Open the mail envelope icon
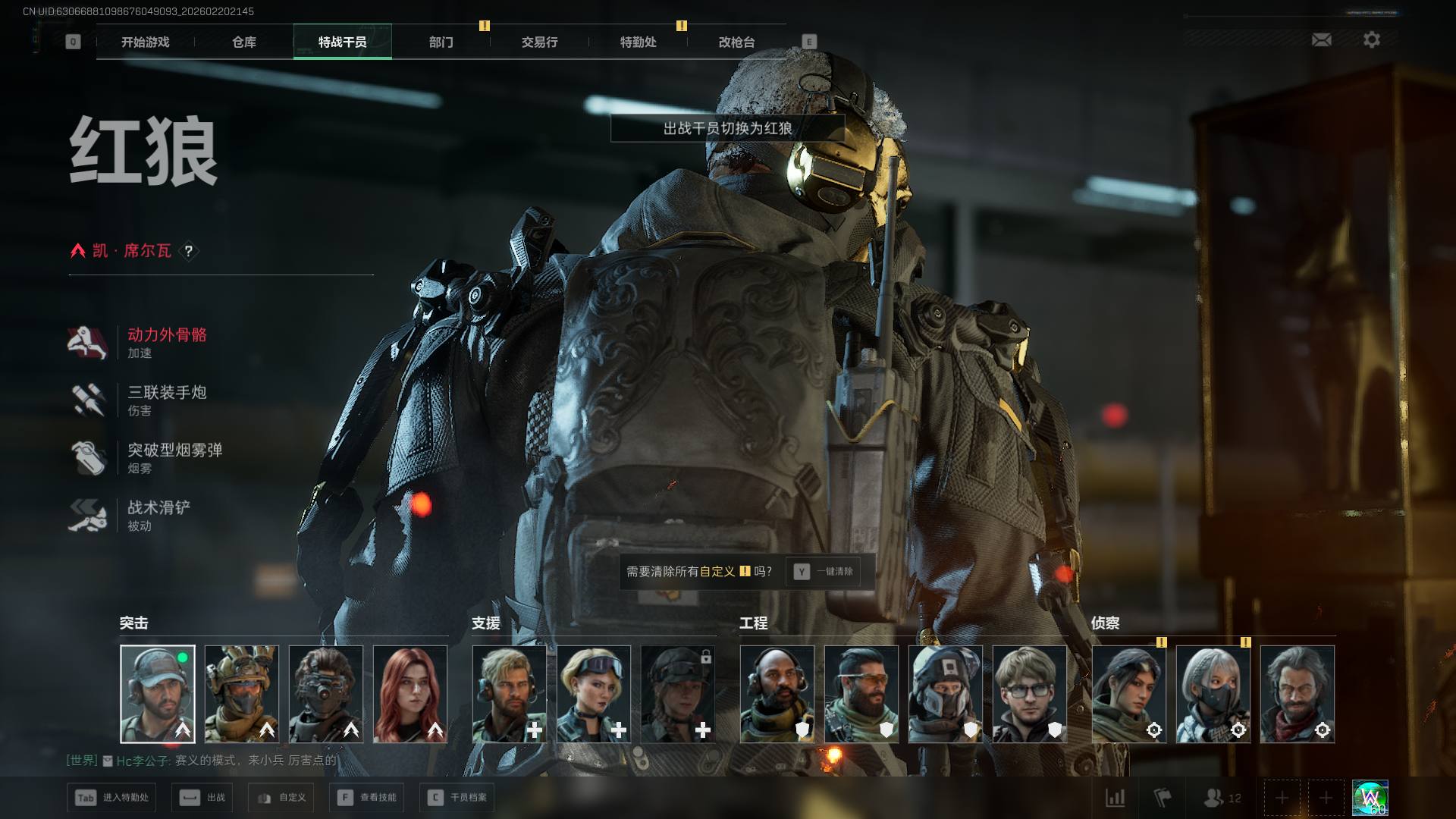1456x819 pixels. [1322, 39]
